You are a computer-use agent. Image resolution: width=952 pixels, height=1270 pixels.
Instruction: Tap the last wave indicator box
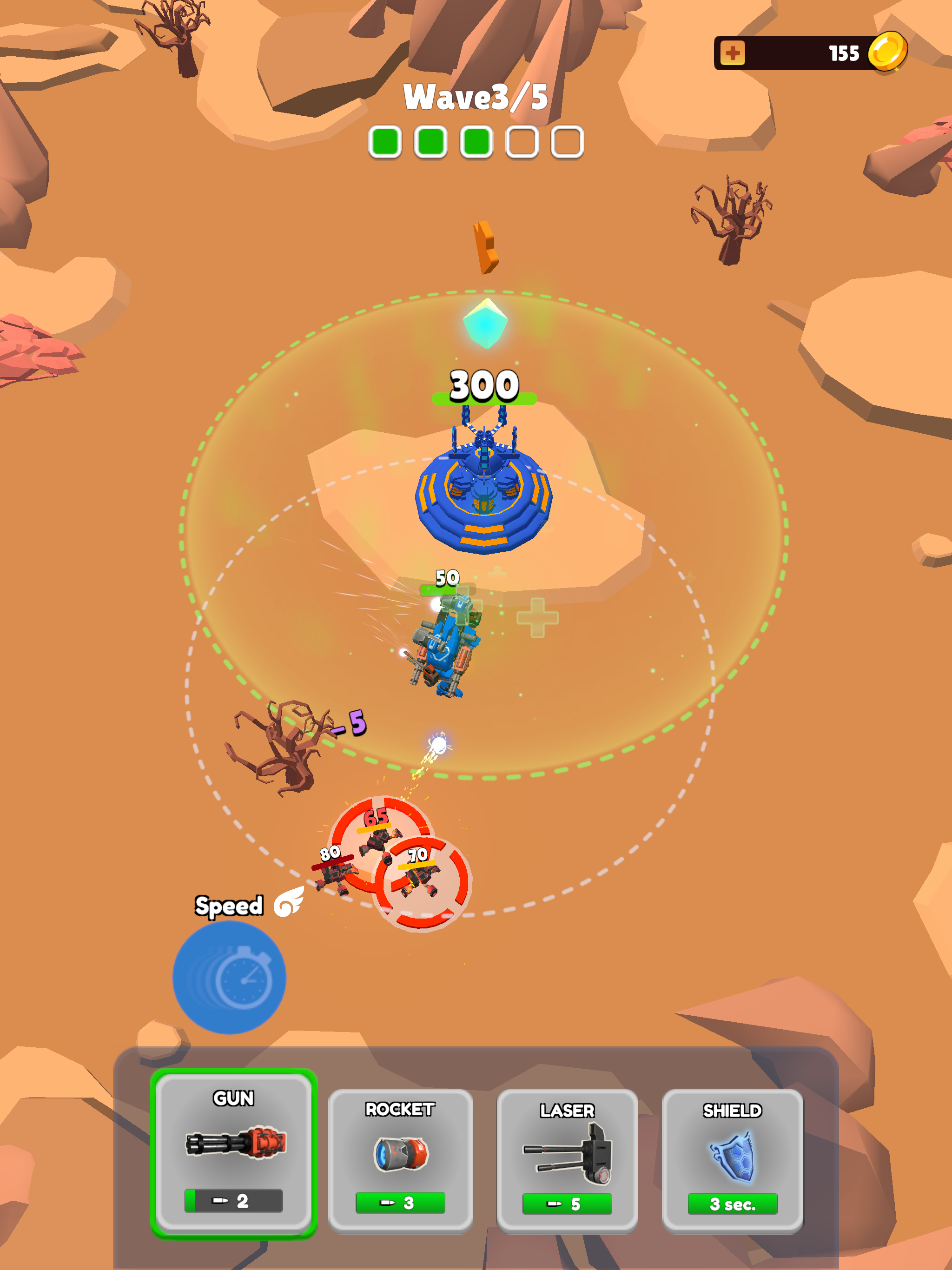(x=566, y=141)
